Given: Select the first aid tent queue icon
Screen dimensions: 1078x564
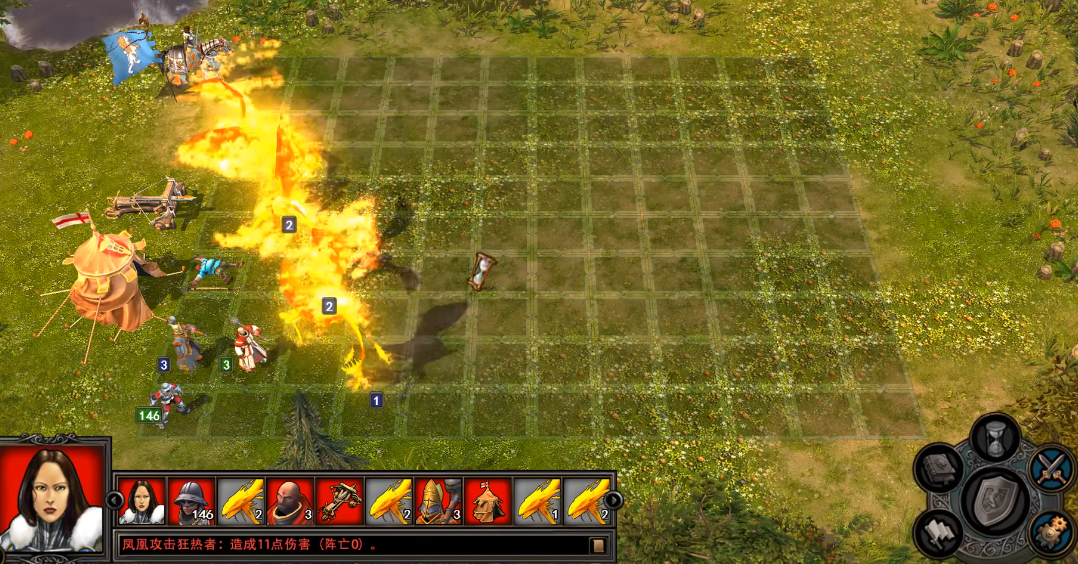Looking at the screenshot, I should 487,501.
